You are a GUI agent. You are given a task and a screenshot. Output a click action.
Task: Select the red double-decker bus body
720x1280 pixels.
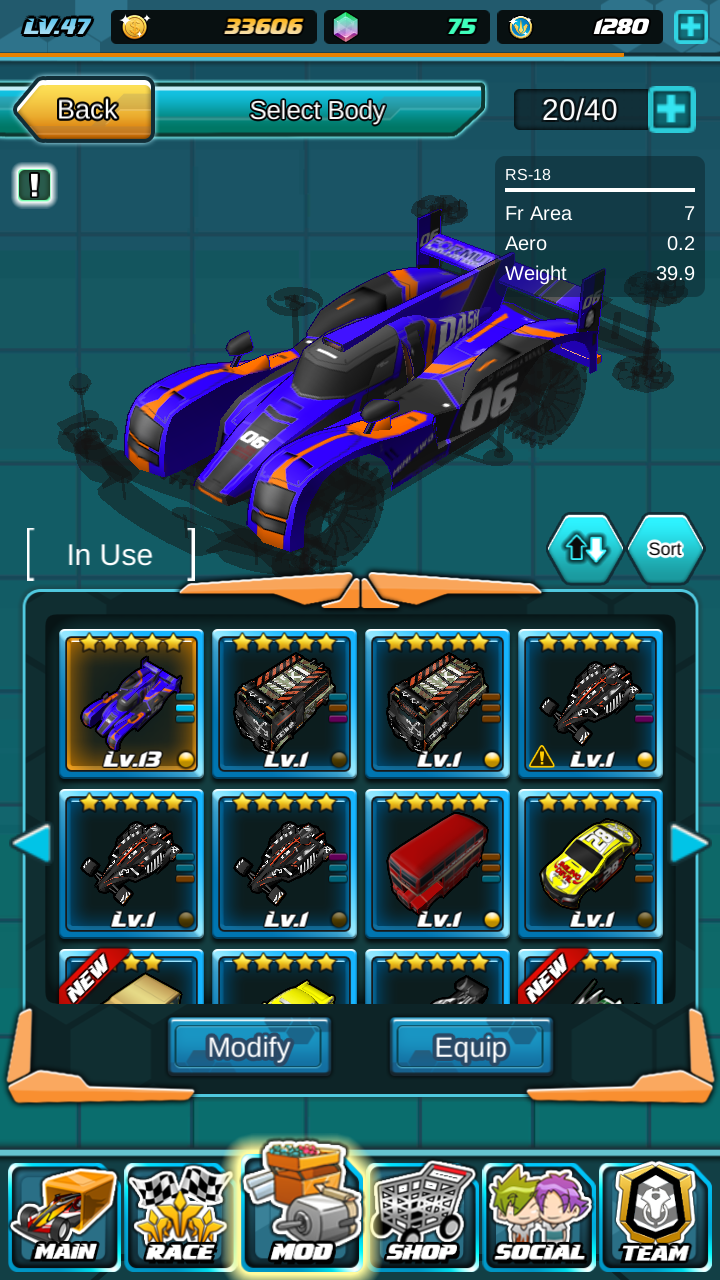point(437,864)
